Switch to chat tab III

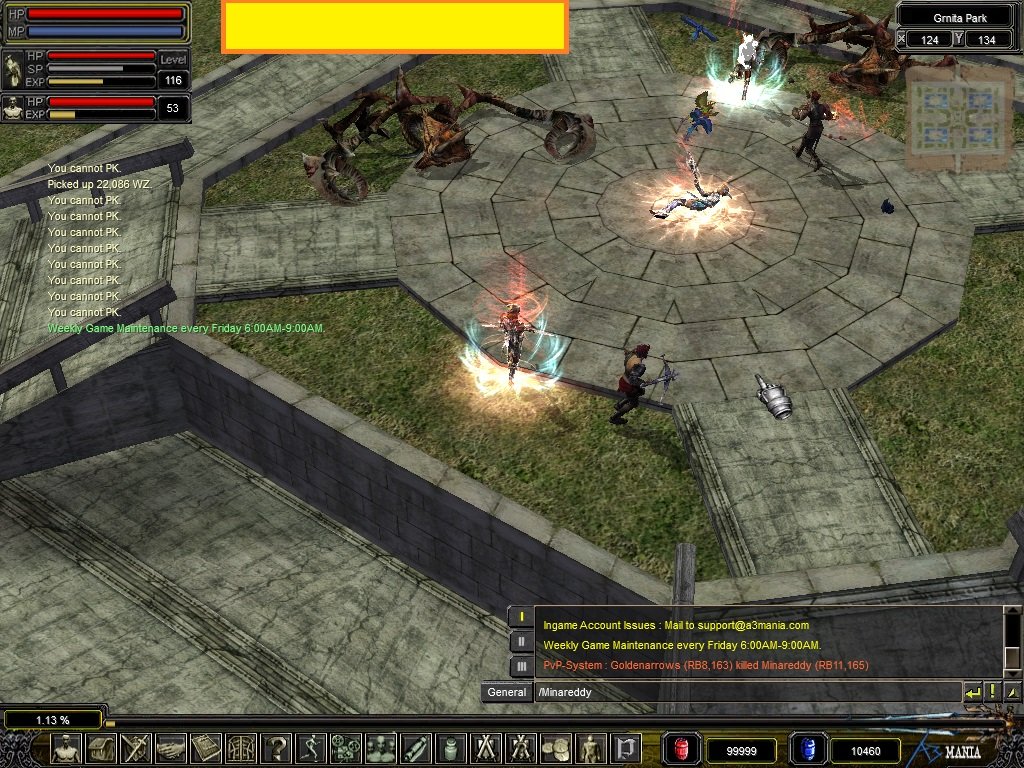[521, 666]
